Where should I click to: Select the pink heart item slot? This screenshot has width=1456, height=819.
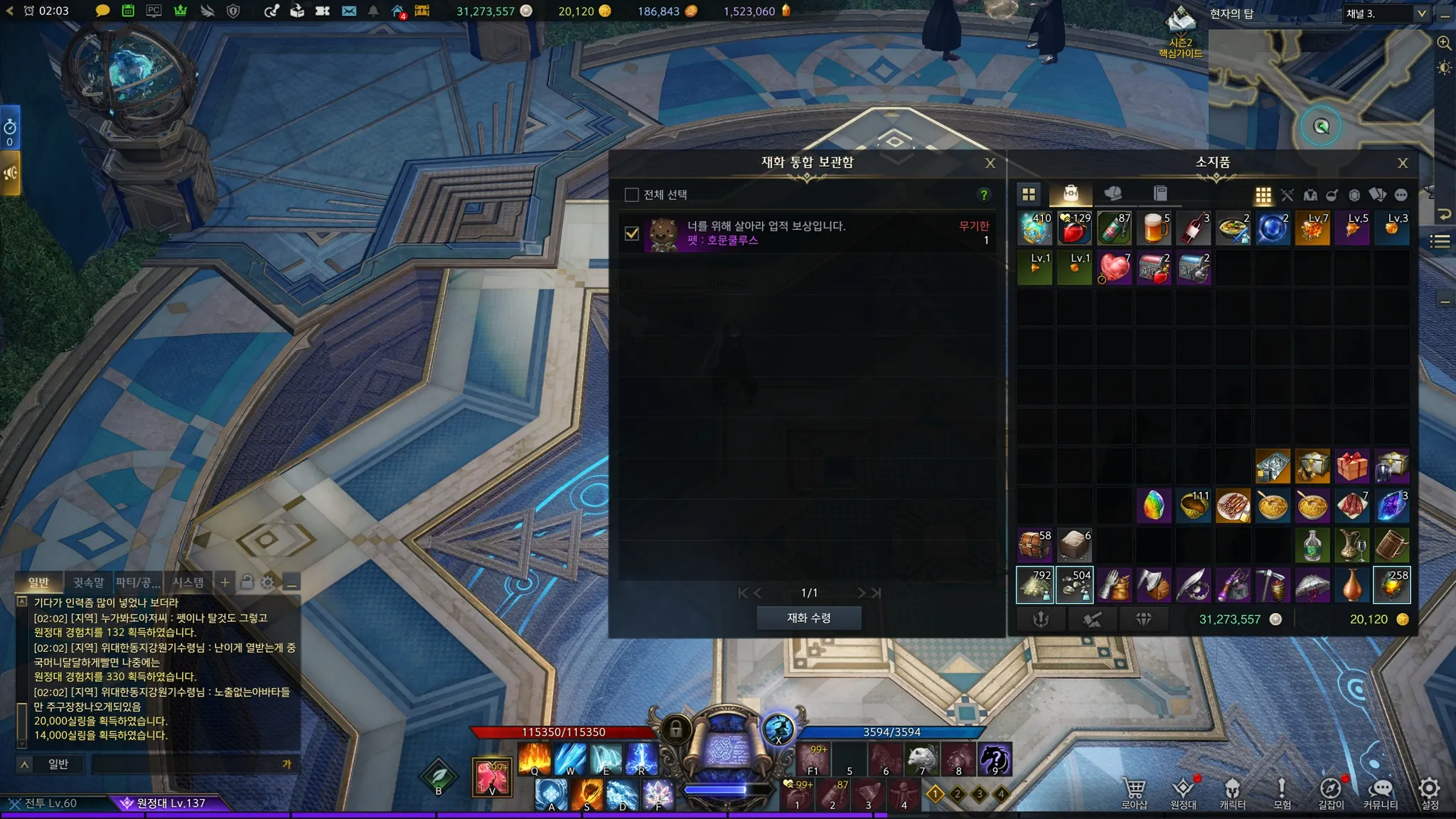(x=1114, y=268)
